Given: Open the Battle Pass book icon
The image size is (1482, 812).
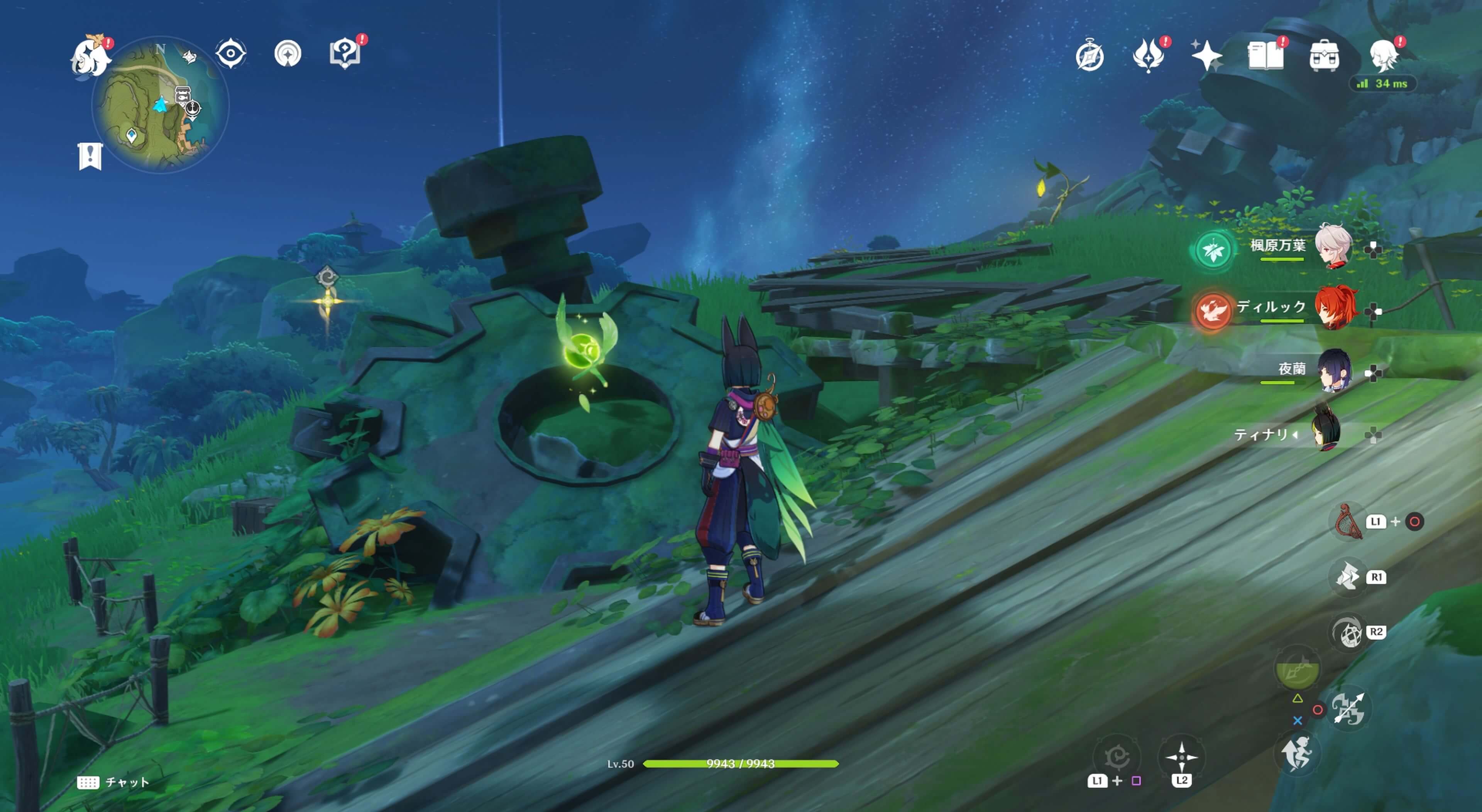Looking at the screenshot, I should pos(1265,56).
